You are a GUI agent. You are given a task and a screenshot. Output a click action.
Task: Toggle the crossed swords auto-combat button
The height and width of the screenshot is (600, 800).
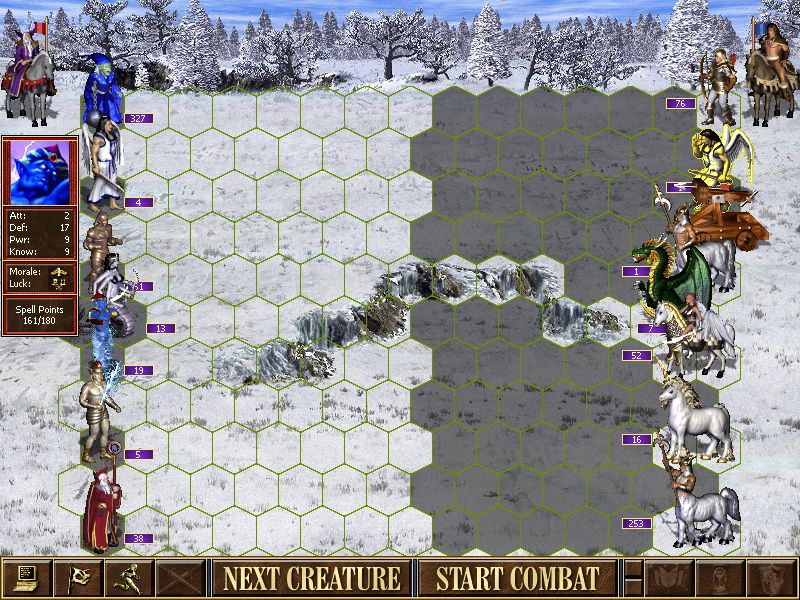(x=181, y=578)
